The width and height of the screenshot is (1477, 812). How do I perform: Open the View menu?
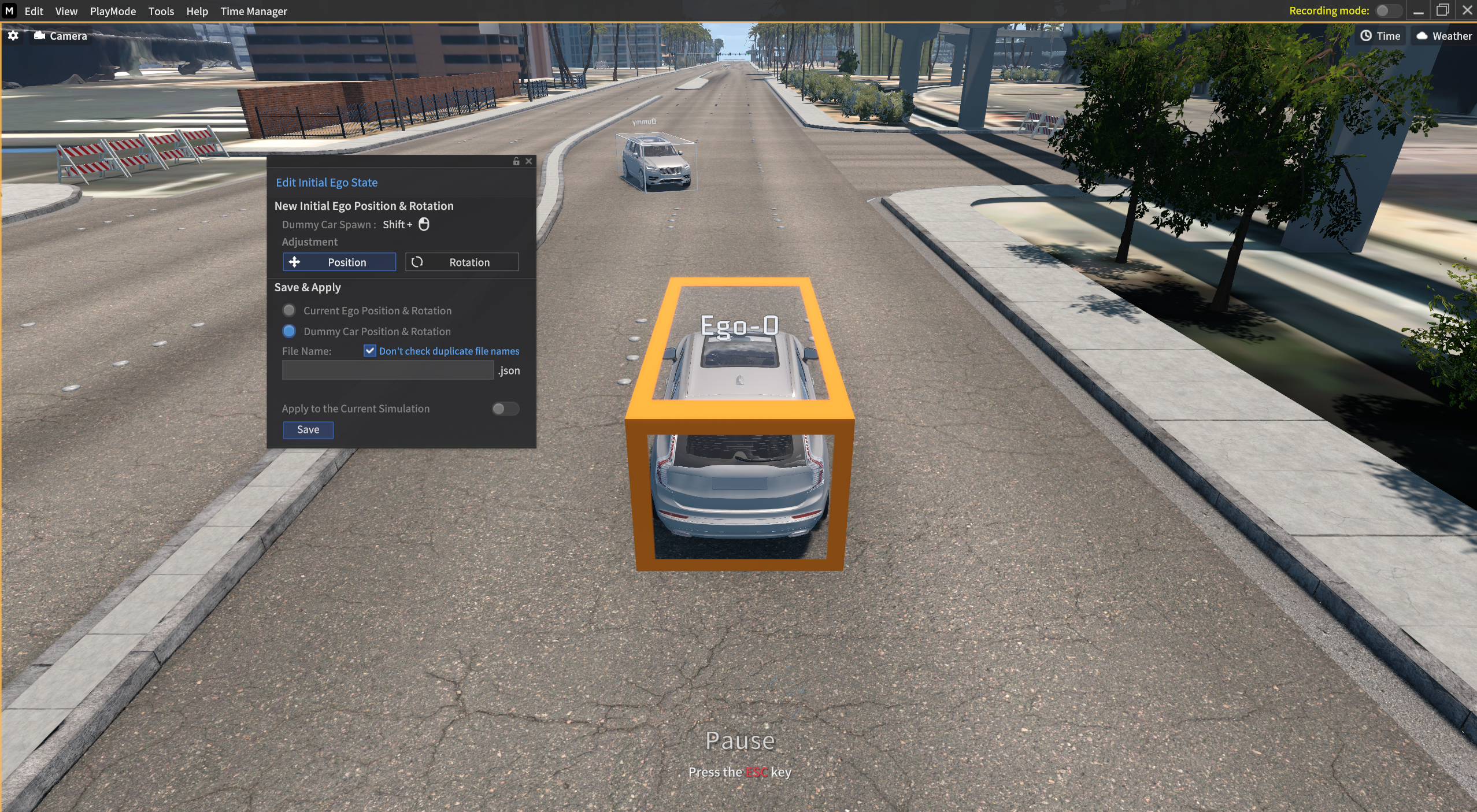[x=66, y=11]
